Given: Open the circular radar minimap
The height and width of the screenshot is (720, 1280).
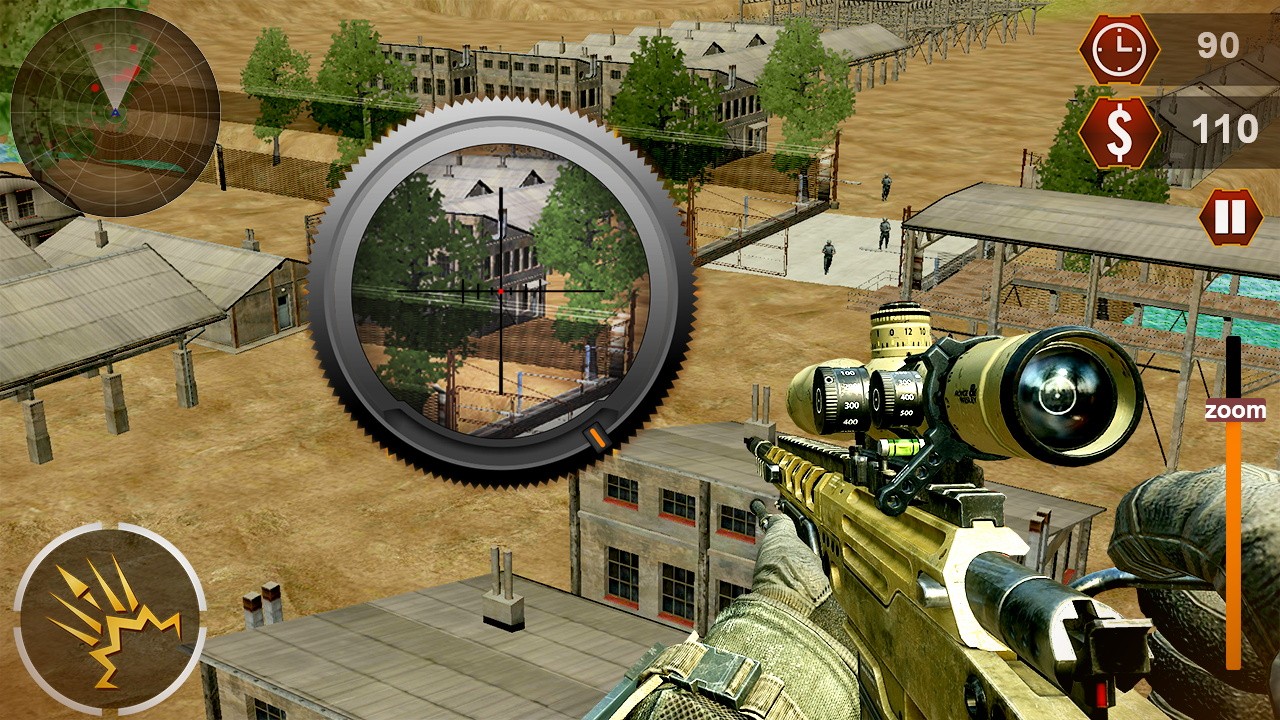Looking at the screenshot, I should pyautogui.click(x=115, y=111).
